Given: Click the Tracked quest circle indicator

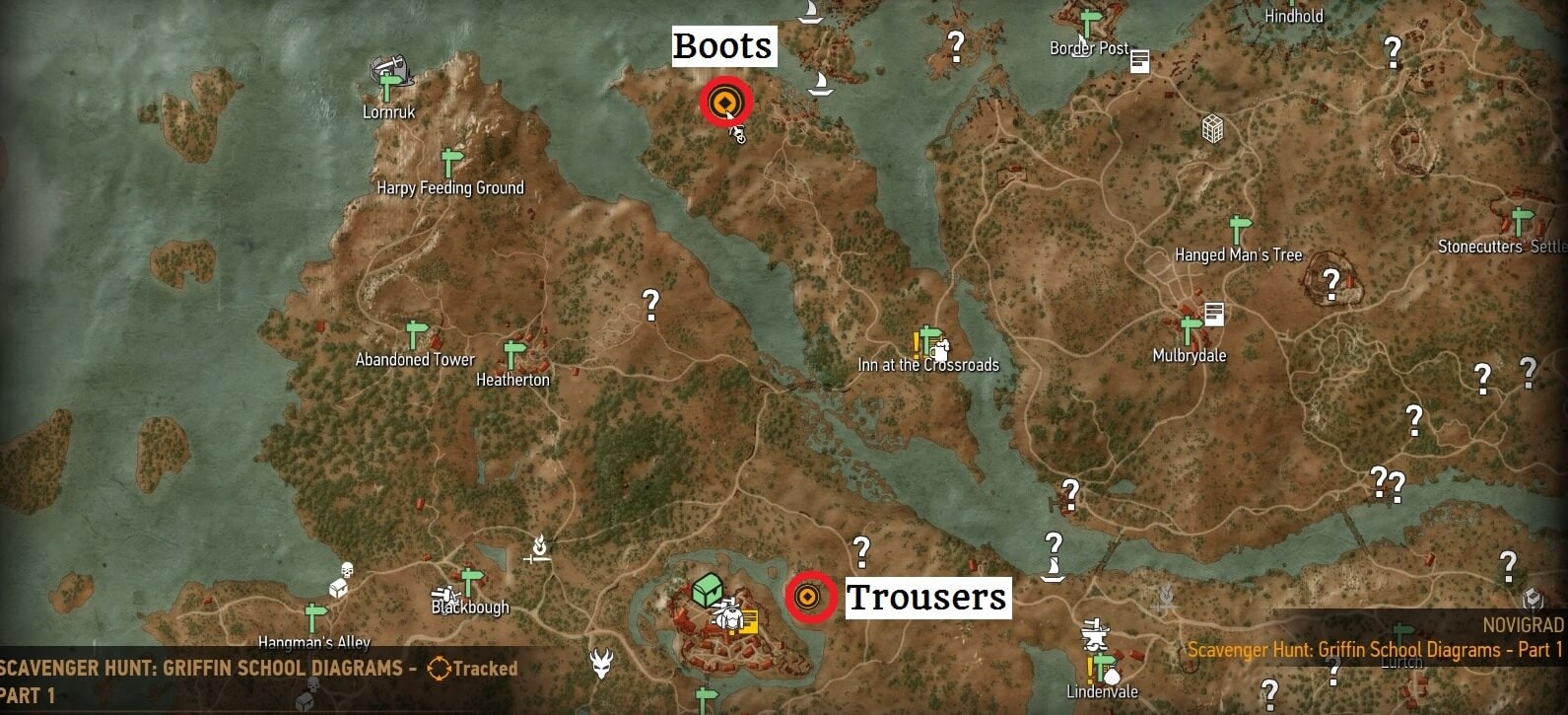Looking at the screenshot, I should (x=441, y=668).
